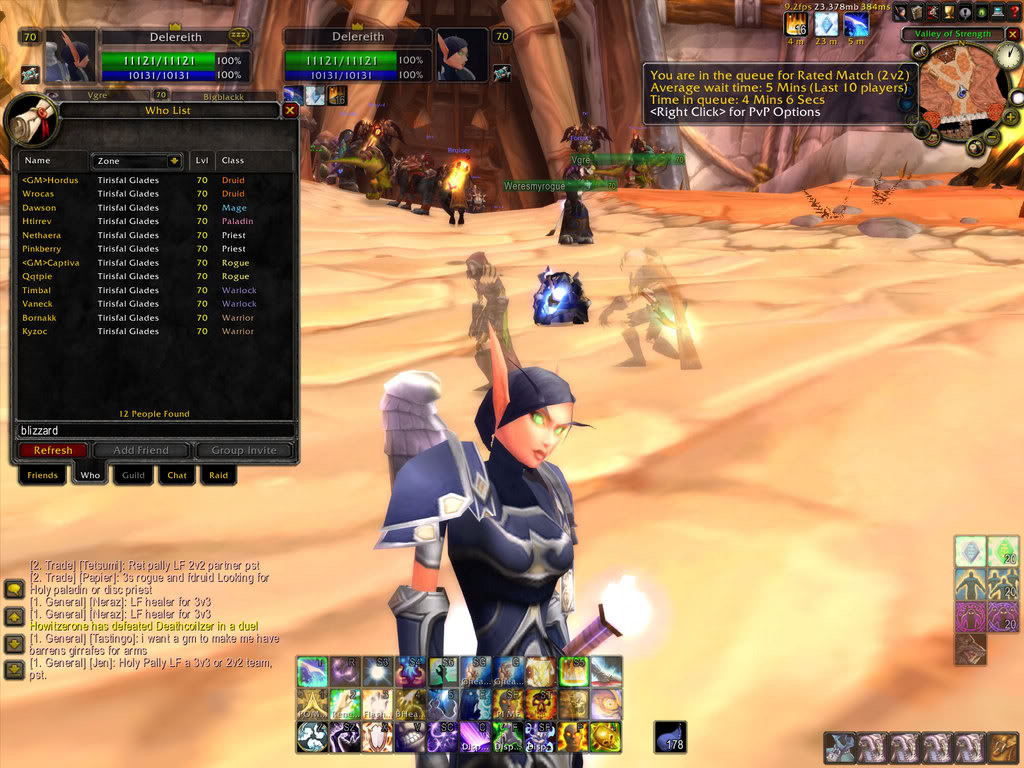Click the Delereith player portrait
Image resolution: width=1024 pixels, height=768 pixels.
pyautogui.click(x=70, y=56)
